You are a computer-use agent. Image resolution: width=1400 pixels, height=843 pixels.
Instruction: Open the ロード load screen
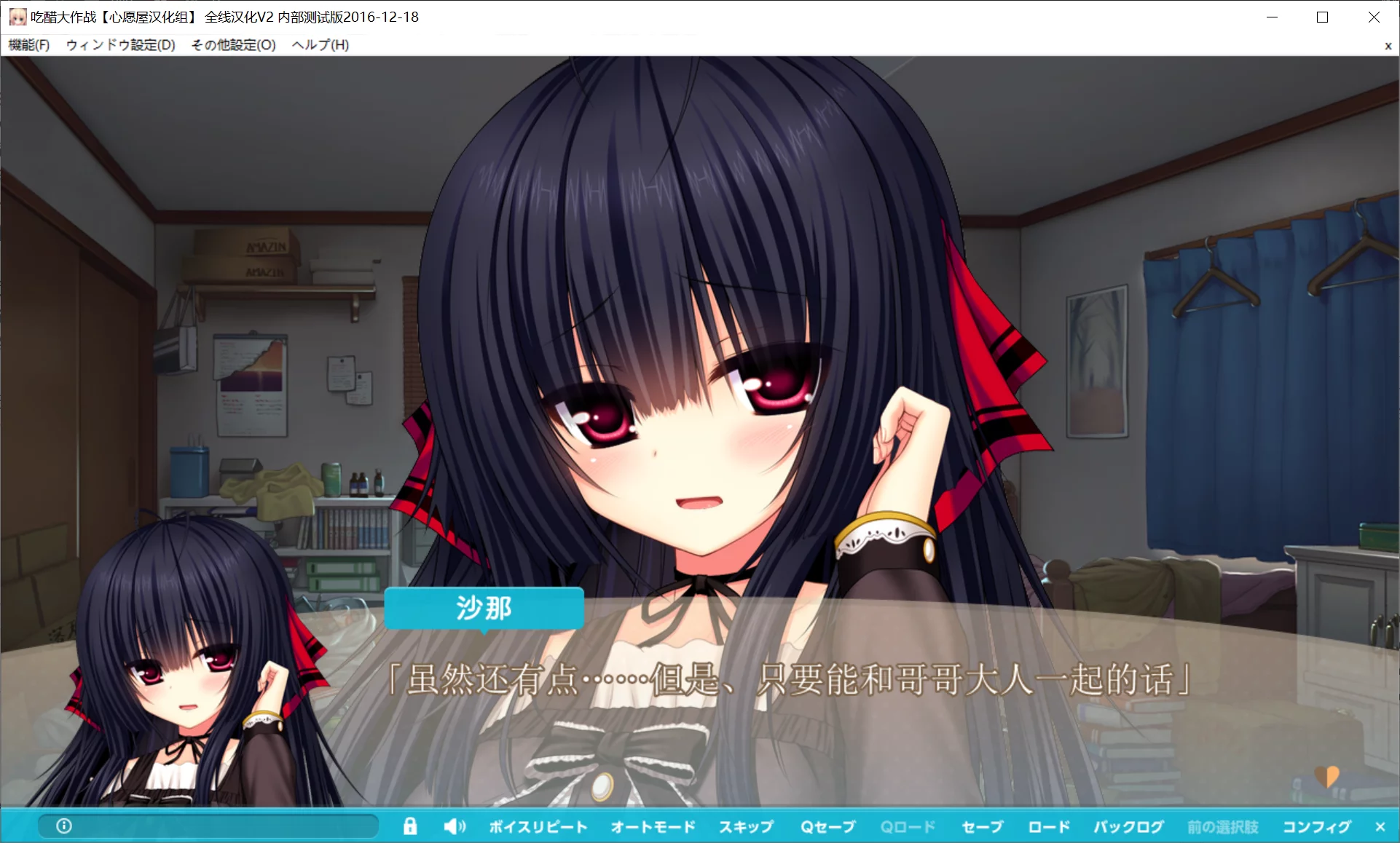(1048, 826)
